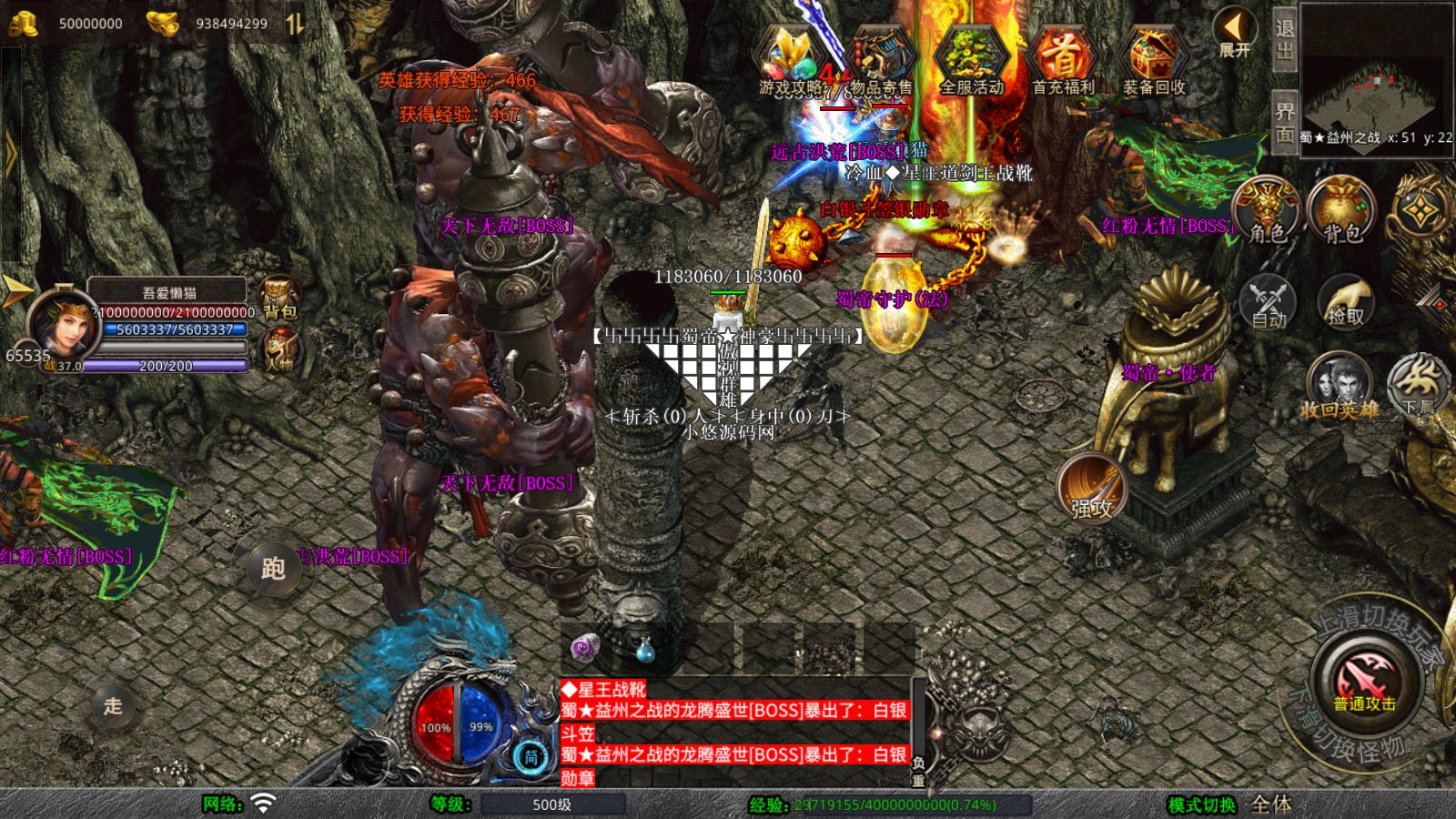Switch attack mode via 模式切换 全体 toggle
The height and width of the screenshot is (819, 1456).
[x=1269, y=805]
